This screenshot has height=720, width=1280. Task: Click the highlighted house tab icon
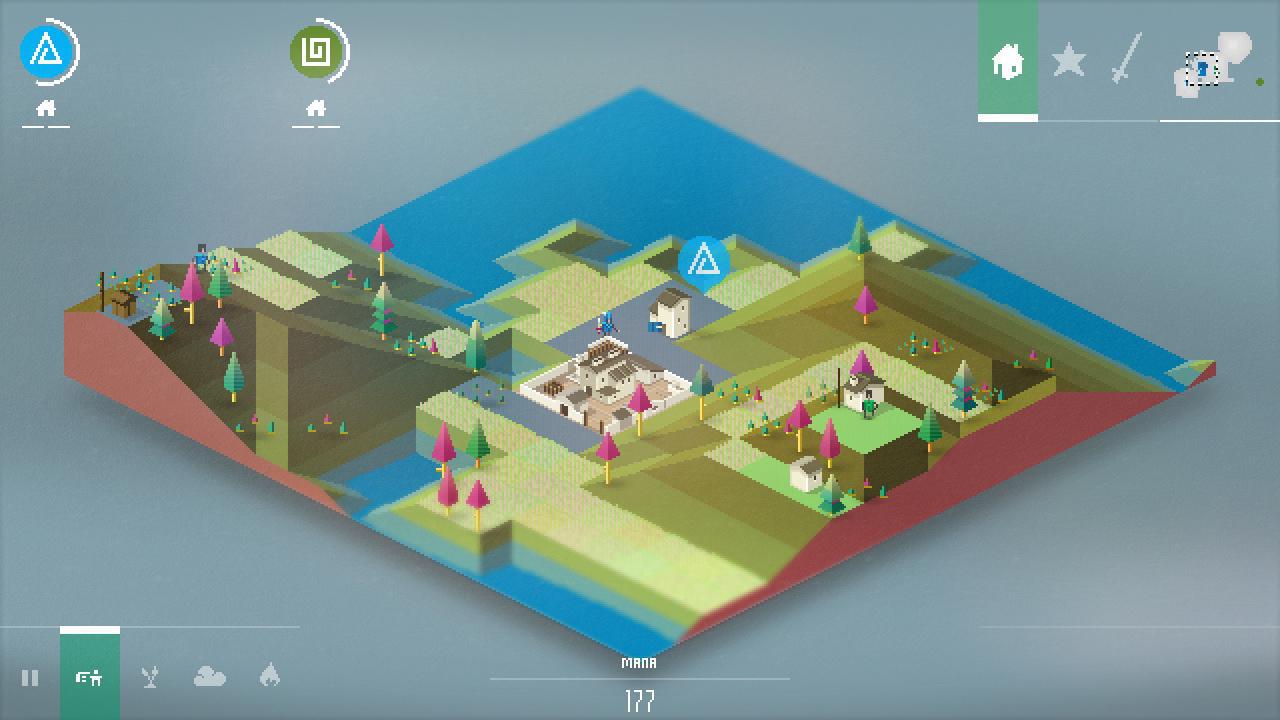[x=1008, y=62]
